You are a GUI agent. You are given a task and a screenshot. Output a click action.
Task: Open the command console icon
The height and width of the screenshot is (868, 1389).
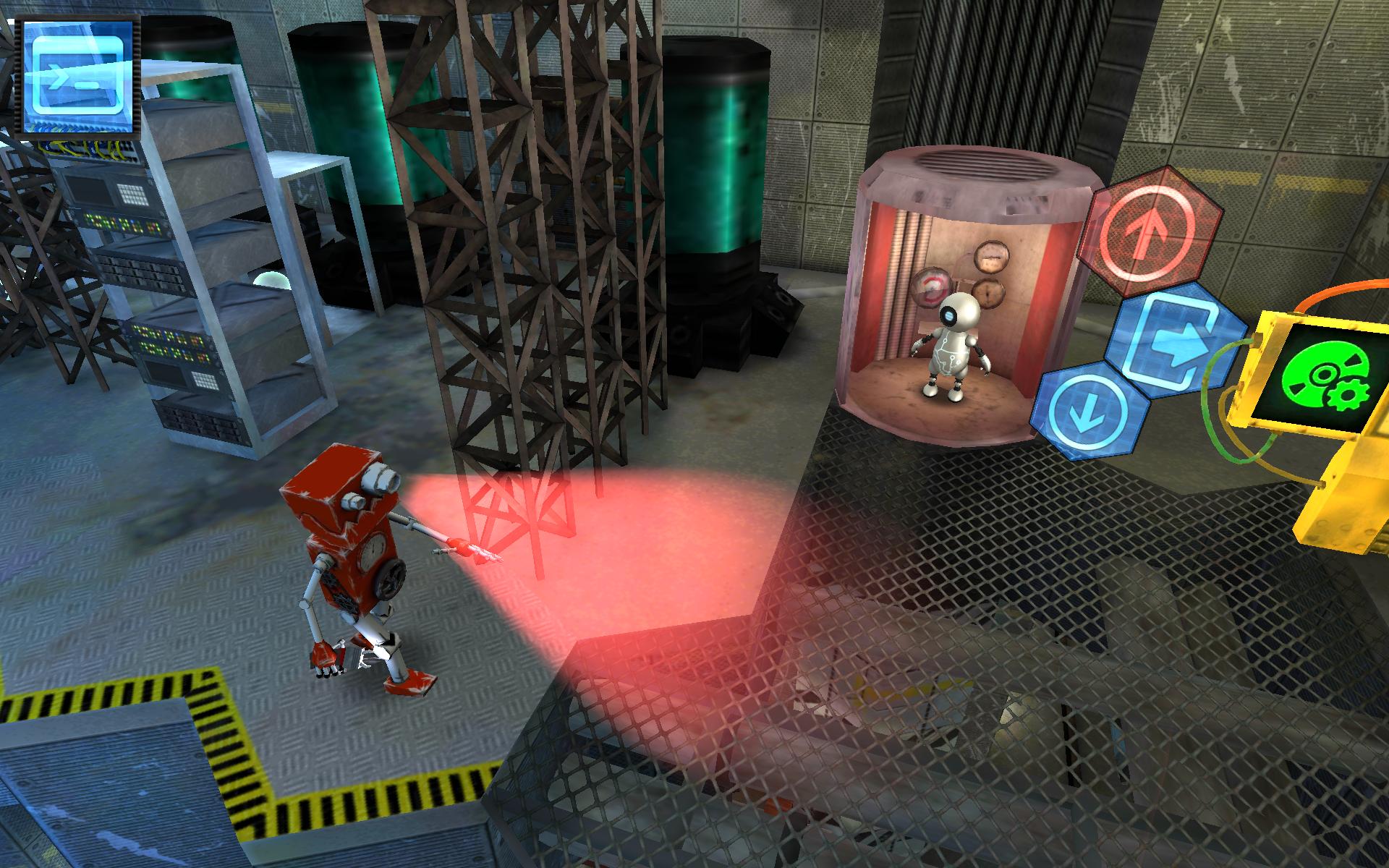[79, 77]
